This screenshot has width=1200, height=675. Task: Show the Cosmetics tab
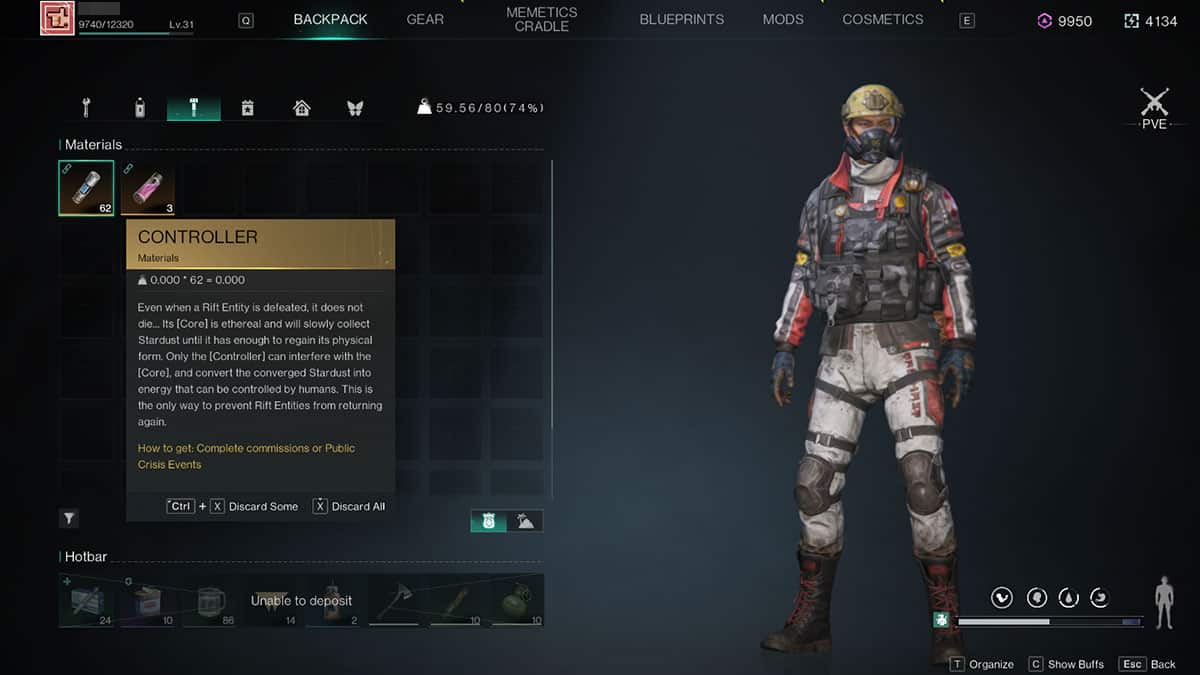882,20
